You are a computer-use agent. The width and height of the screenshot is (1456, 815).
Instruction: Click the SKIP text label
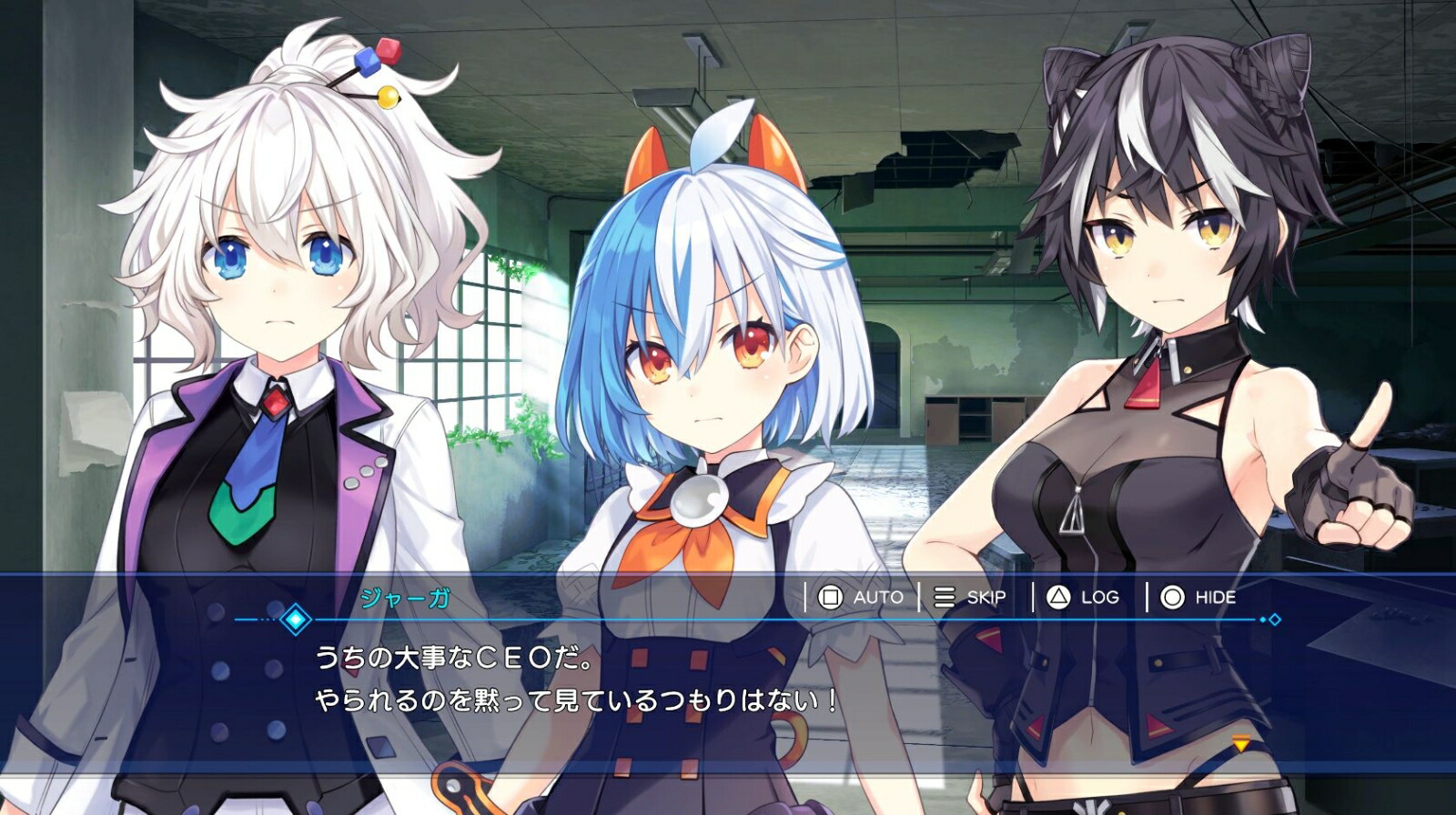pyautogui.click(x=988, y=598)
